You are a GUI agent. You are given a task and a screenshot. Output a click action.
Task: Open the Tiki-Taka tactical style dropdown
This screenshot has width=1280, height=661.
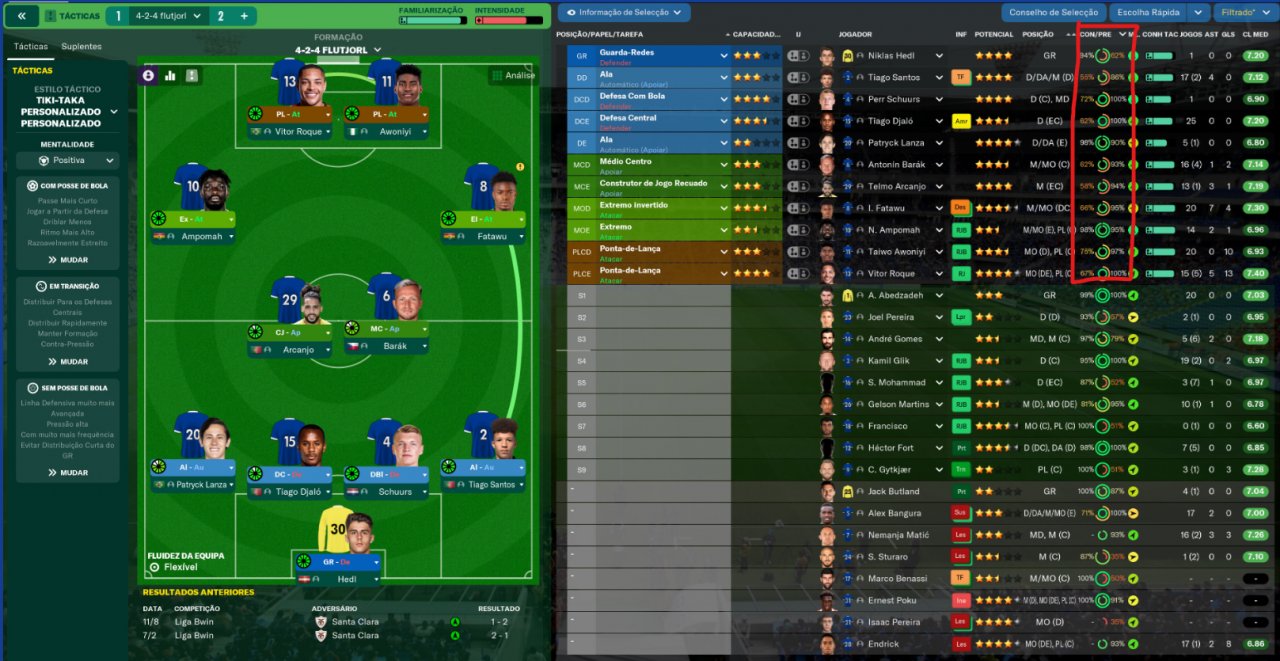pyautogui.click(x=67, y=112)
